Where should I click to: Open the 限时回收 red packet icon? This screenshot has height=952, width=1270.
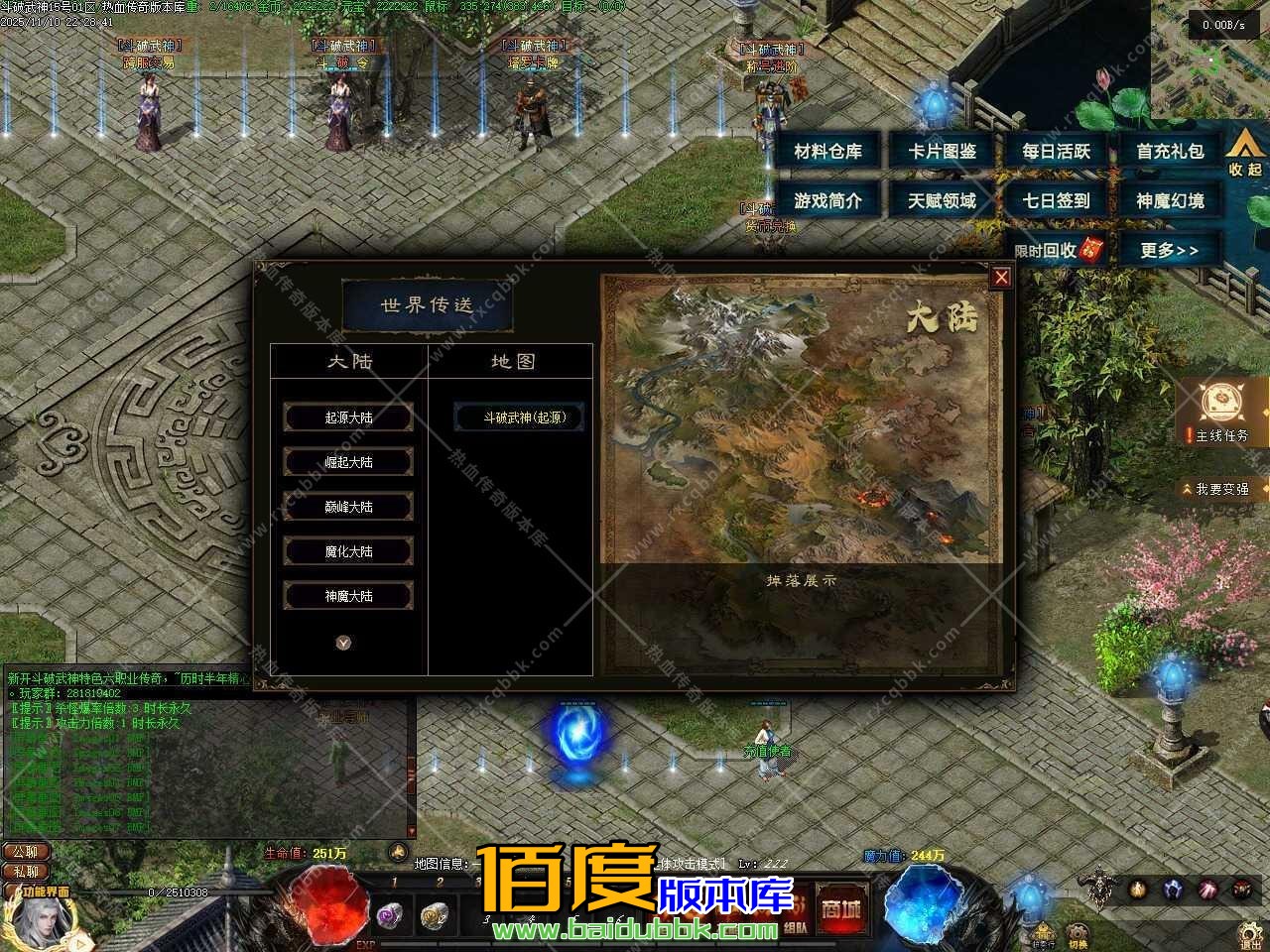(x=1060, y=250)
